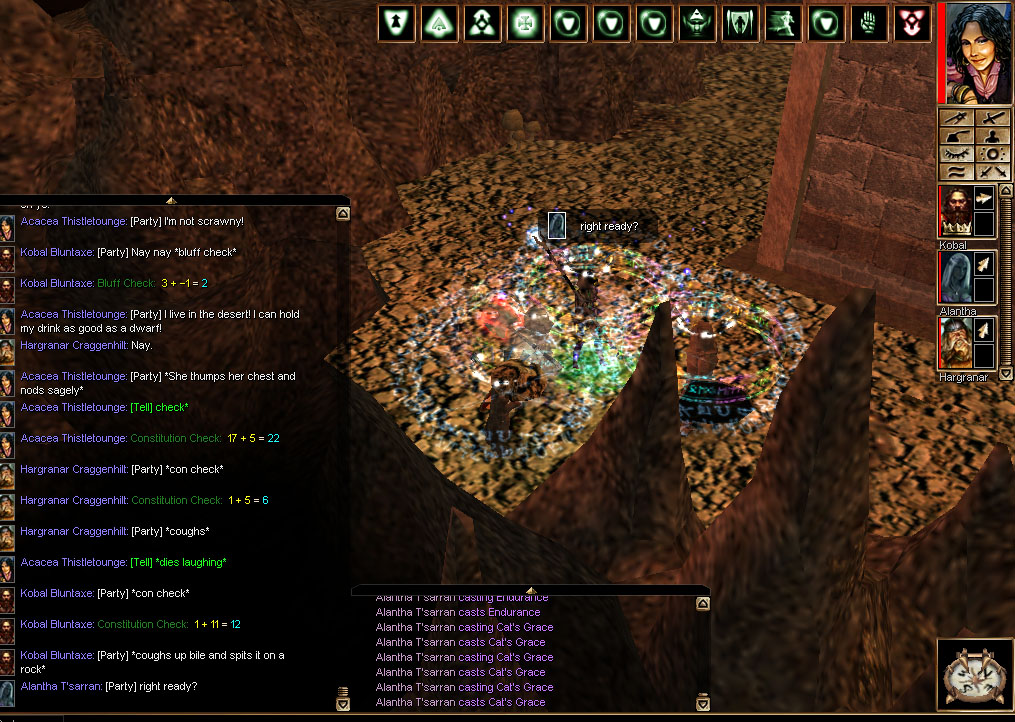Click the red-tinted effect icon
Viewport: 1015px width, 722px height.
click(x=911, y=23)
